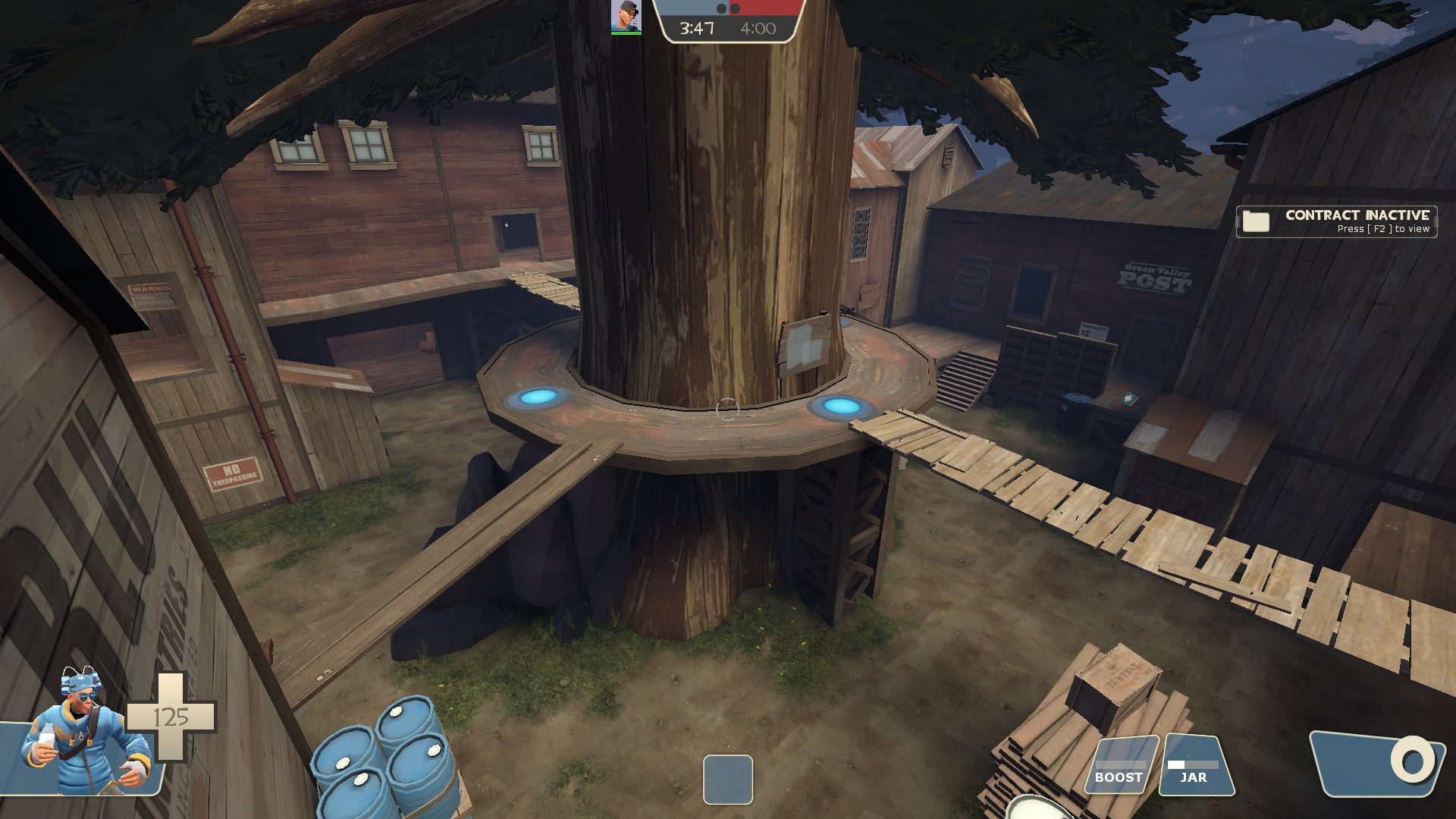Select the BOOST tab label
The image size is (1456, 819).
click(1117, 778)
